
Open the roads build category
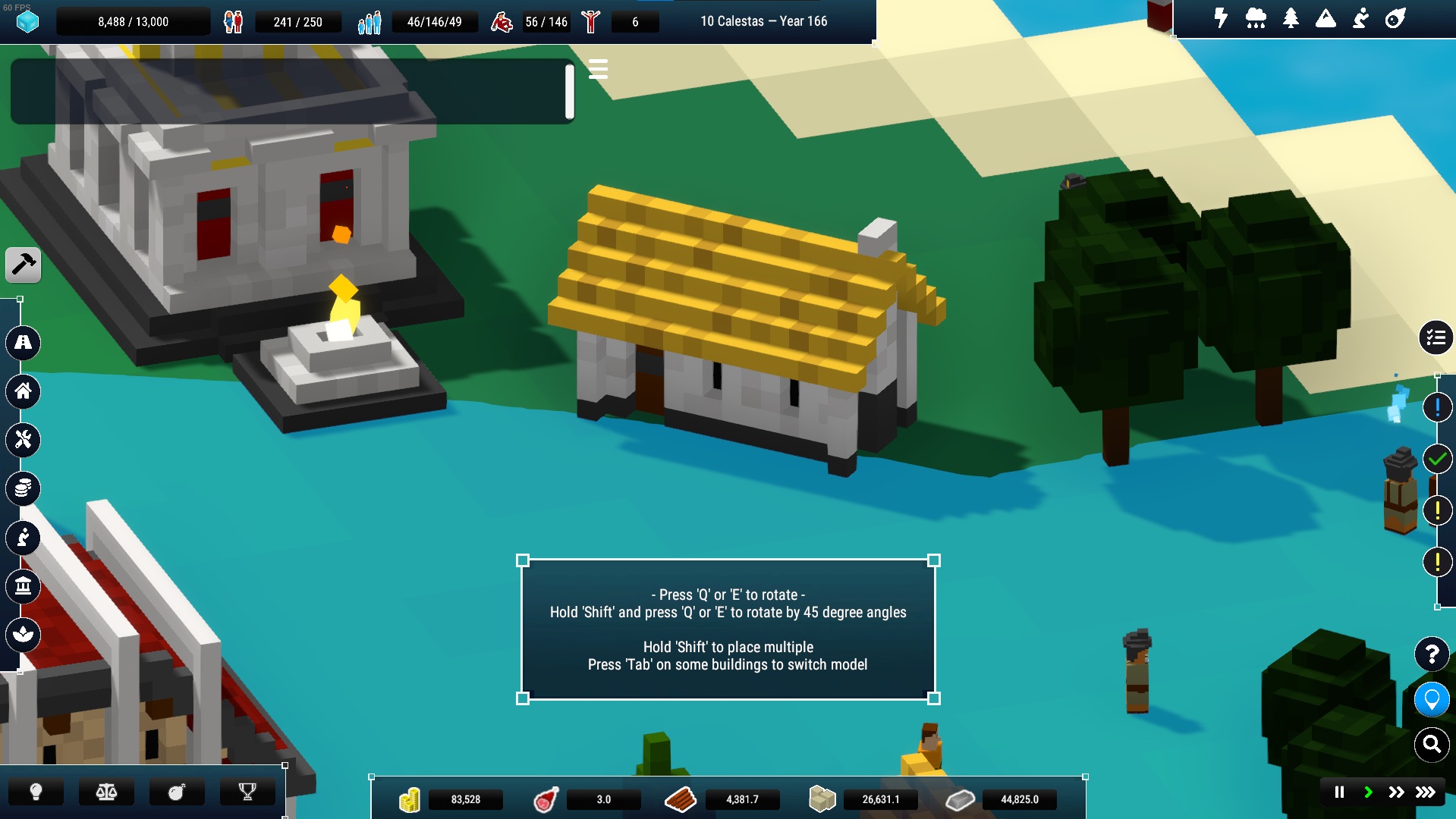(24, 343)
